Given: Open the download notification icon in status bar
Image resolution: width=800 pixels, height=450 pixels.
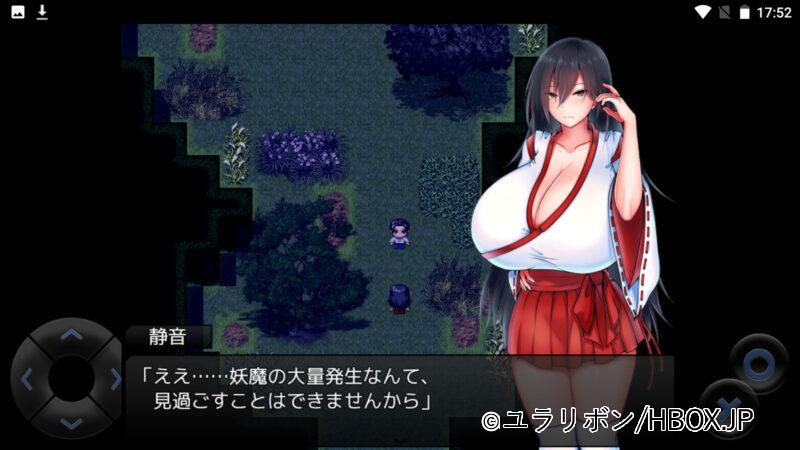Looking at the screenshot, I should pyautogui.click(x=42, y=12).
